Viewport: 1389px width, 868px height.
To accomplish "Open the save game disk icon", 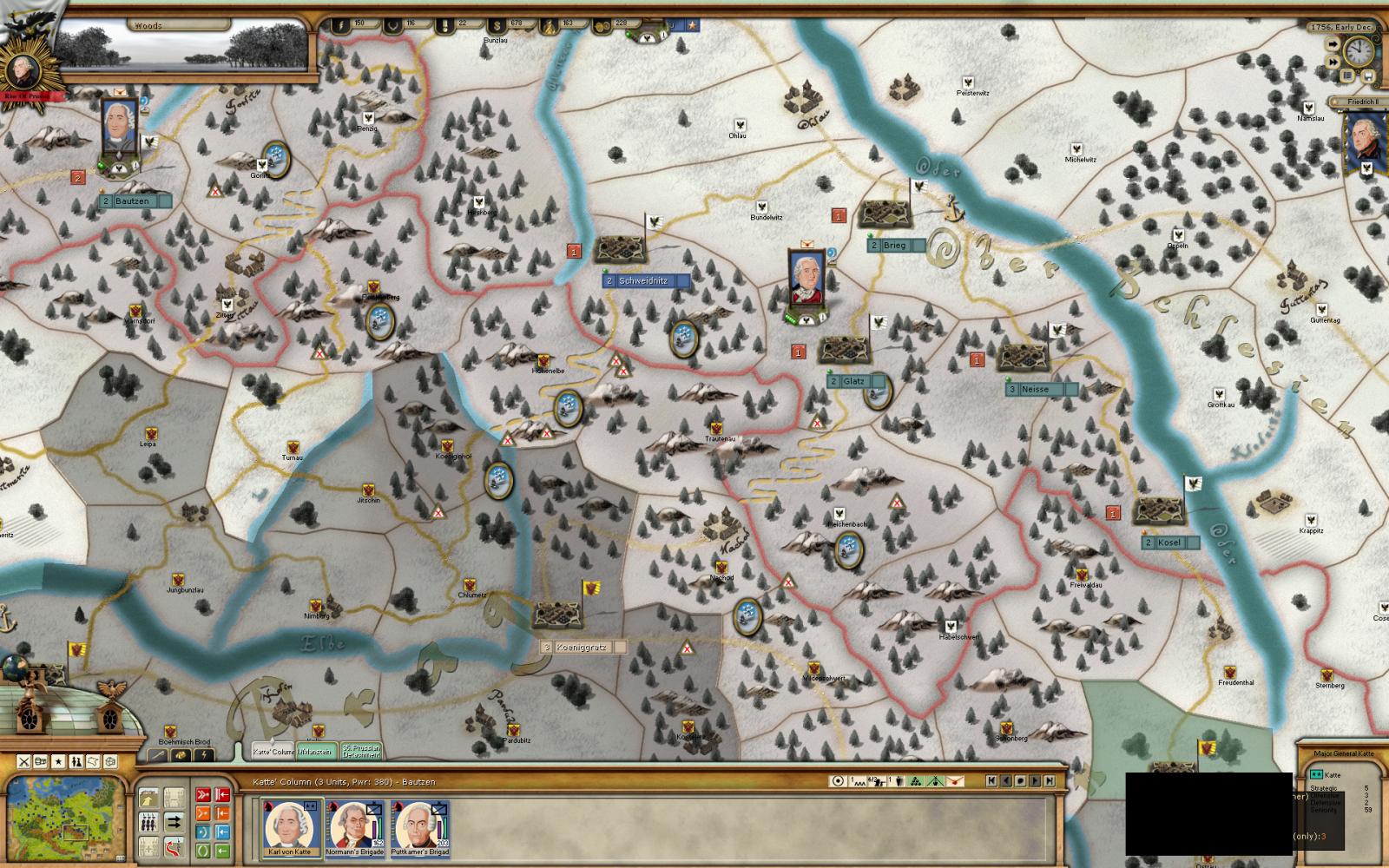I will [1367, 76].
